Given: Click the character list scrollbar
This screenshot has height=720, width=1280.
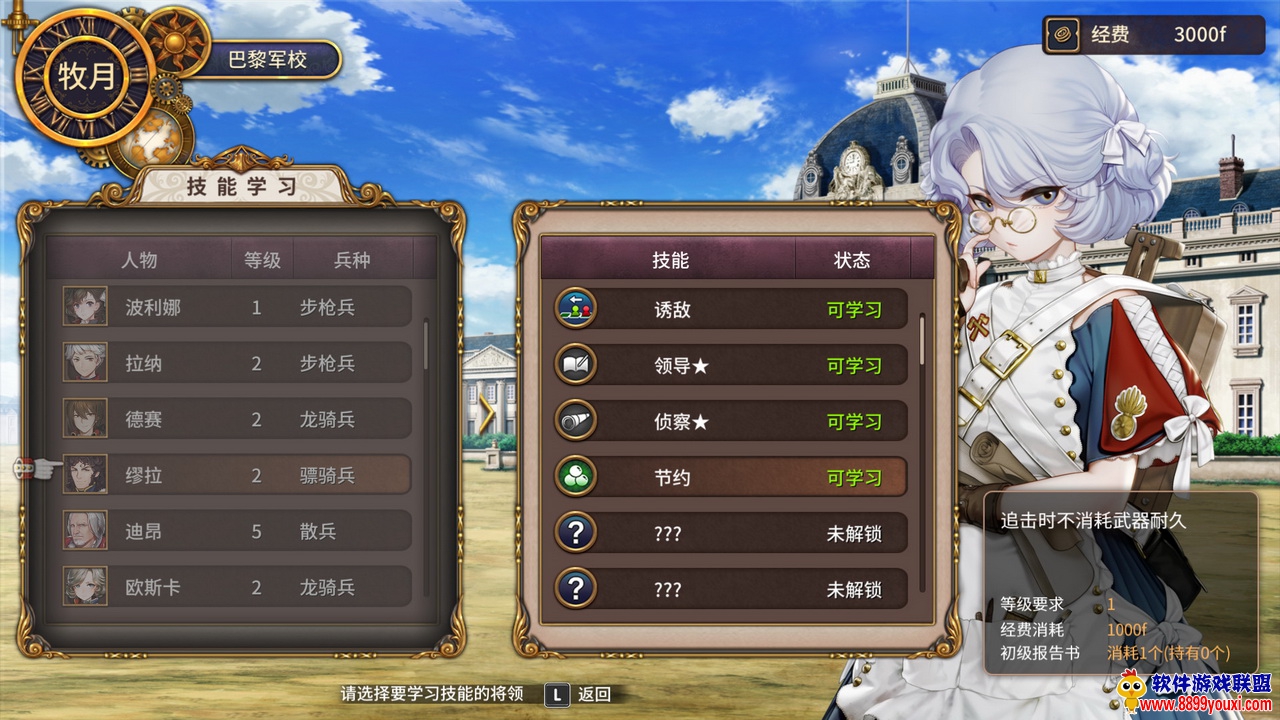Looking at the screenshot, I should 427,344.
